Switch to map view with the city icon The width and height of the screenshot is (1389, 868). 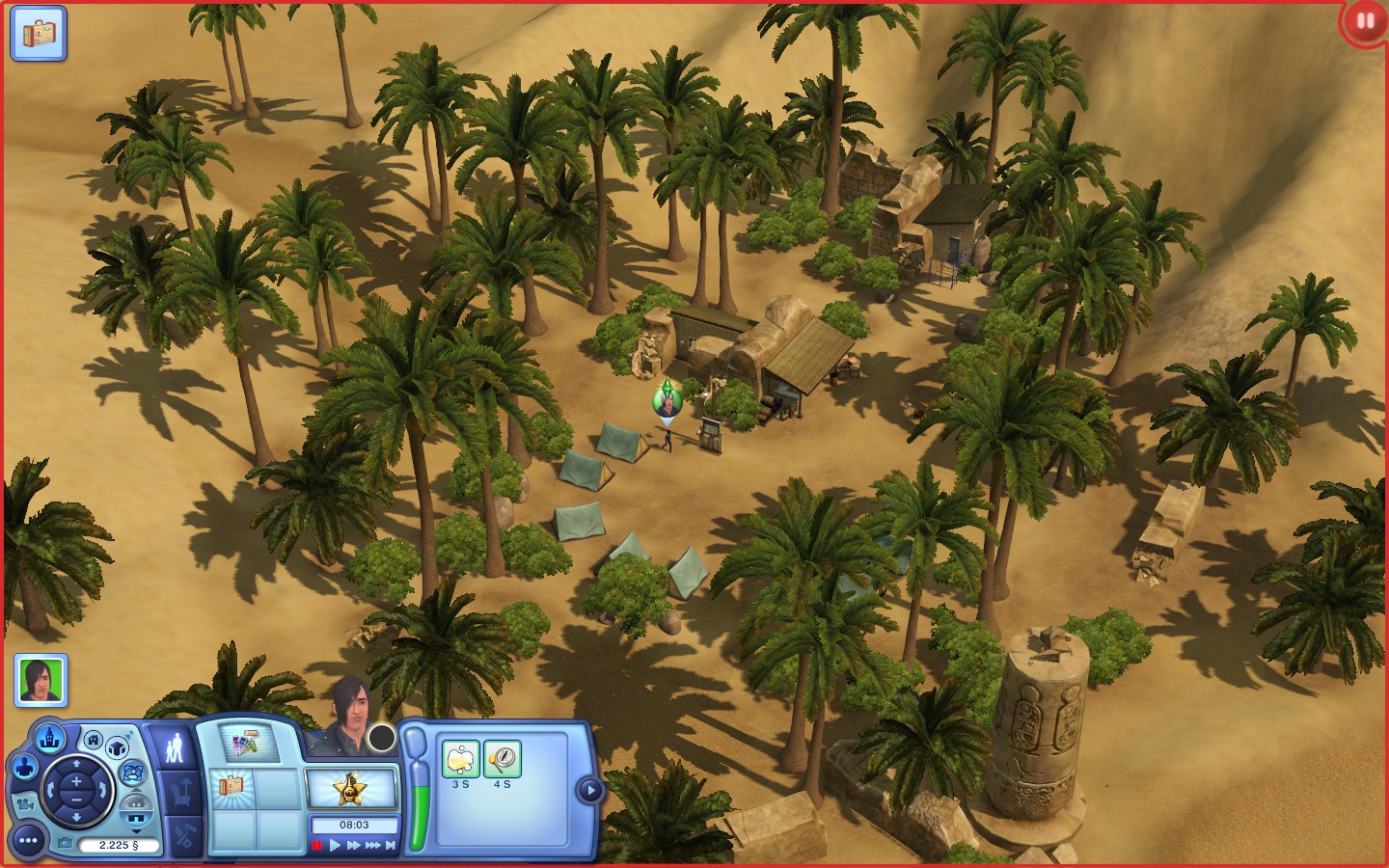point(49,740)
